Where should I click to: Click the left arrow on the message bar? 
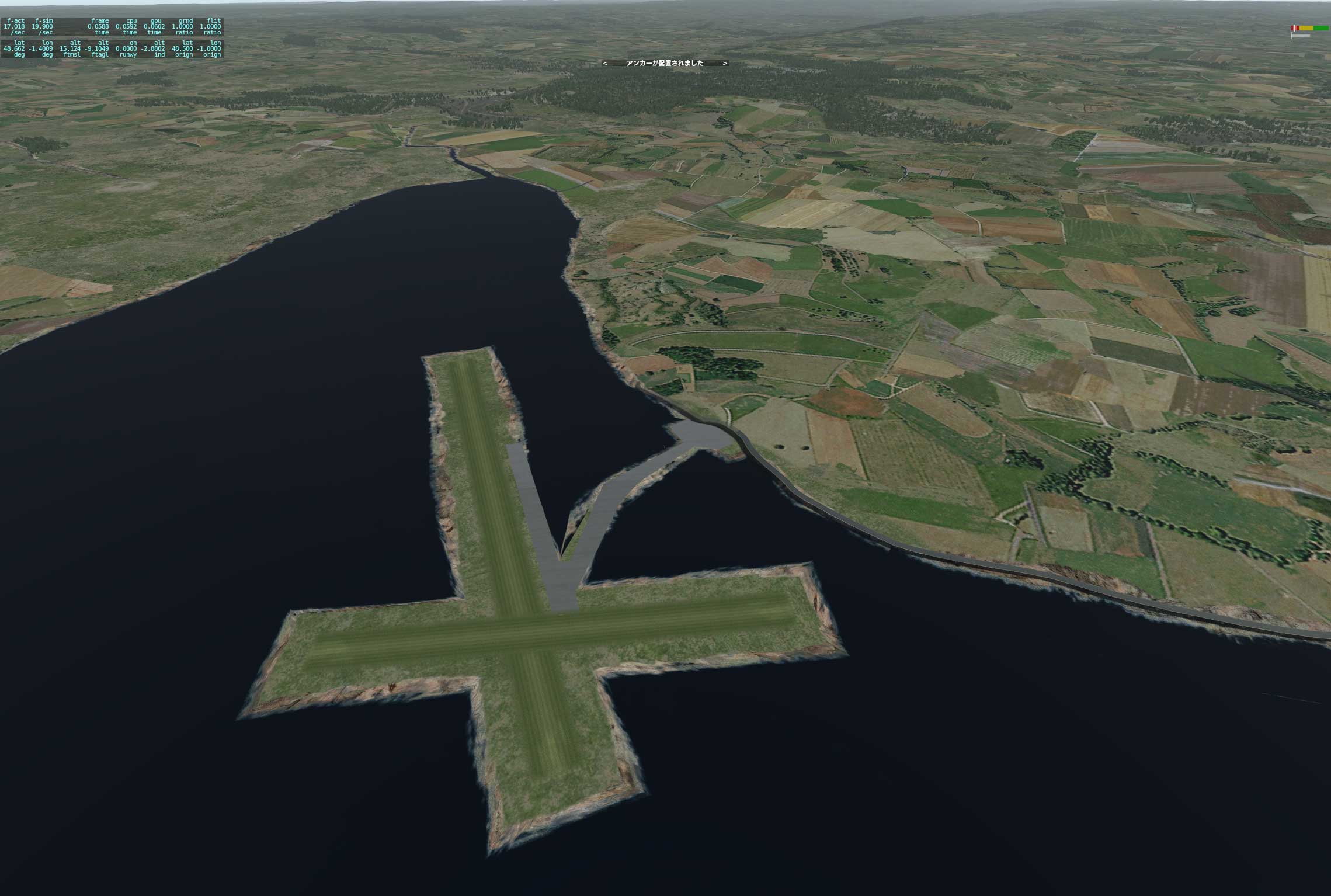(x=606, y=63)
